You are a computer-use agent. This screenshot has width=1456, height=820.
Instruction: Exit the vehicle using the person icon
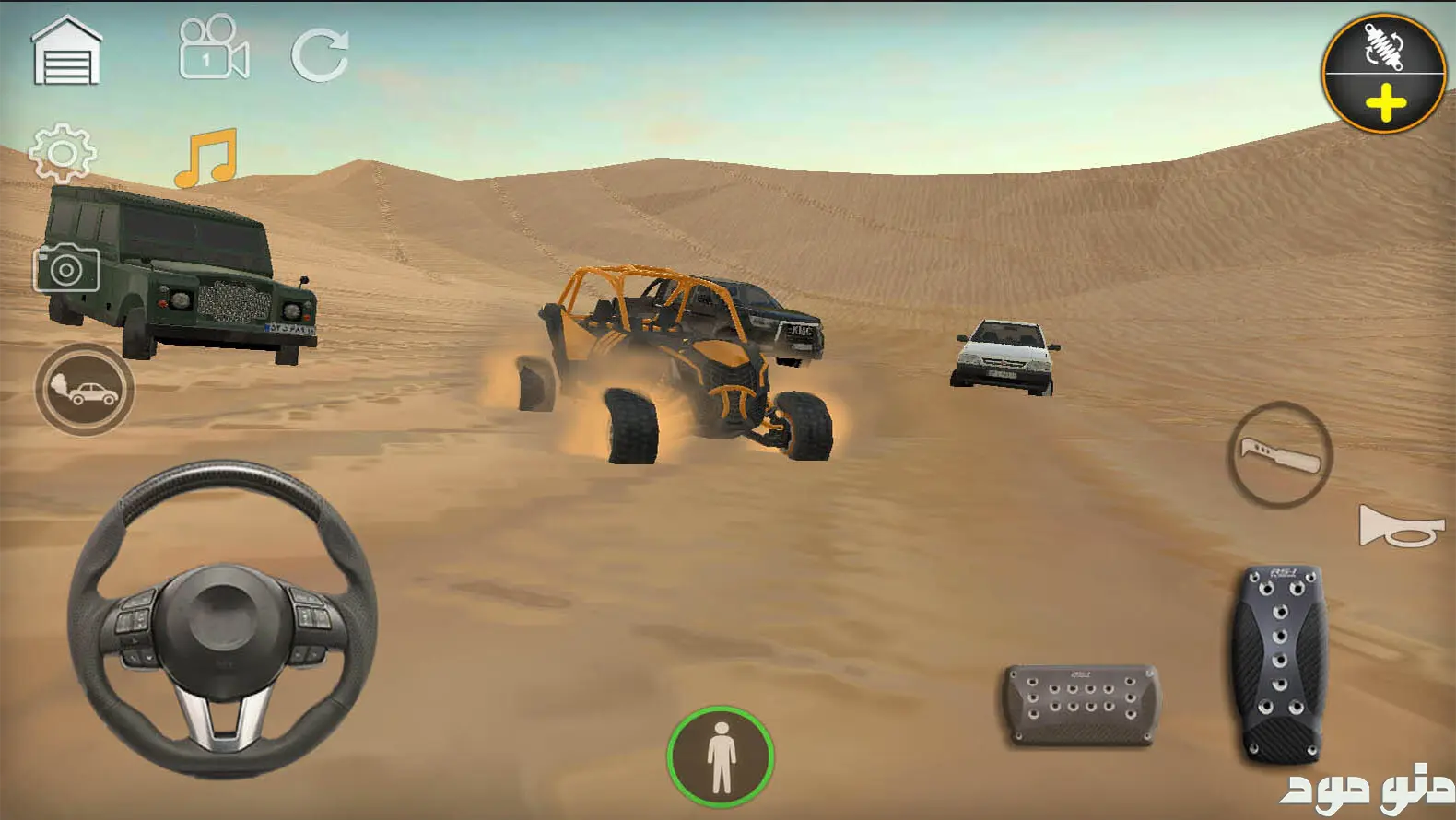tap(721, 756)
